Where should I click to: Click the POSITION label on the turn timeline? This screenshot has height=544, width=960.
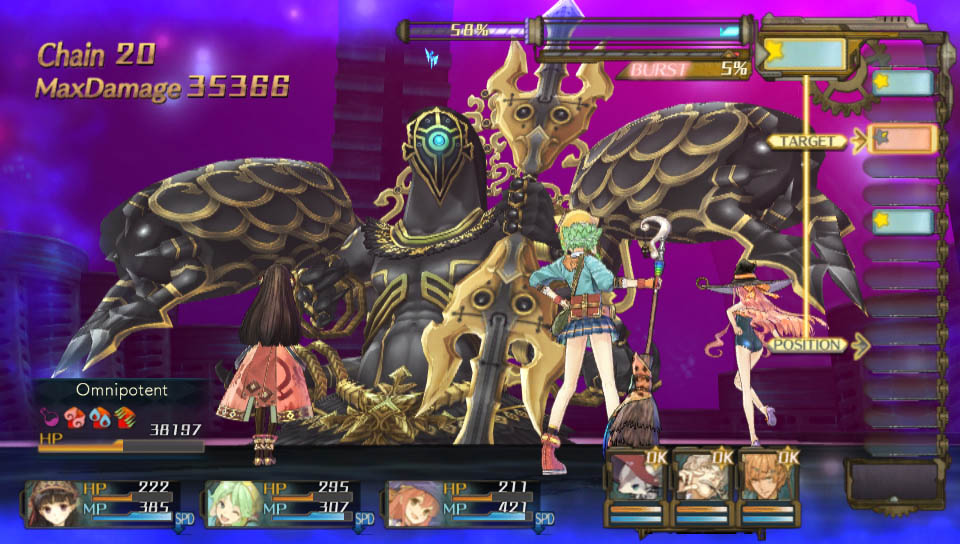pyautogui.click(x=806, y=345)
